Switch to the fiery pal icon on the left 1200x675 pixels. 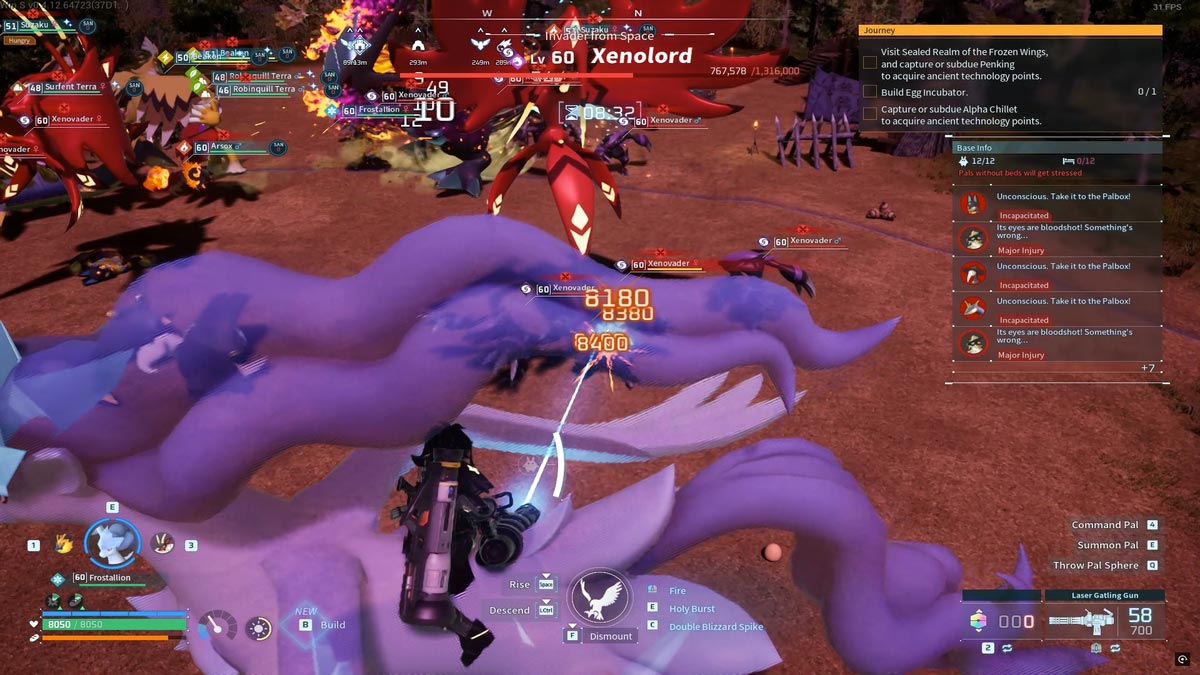[x=64, y=543]
